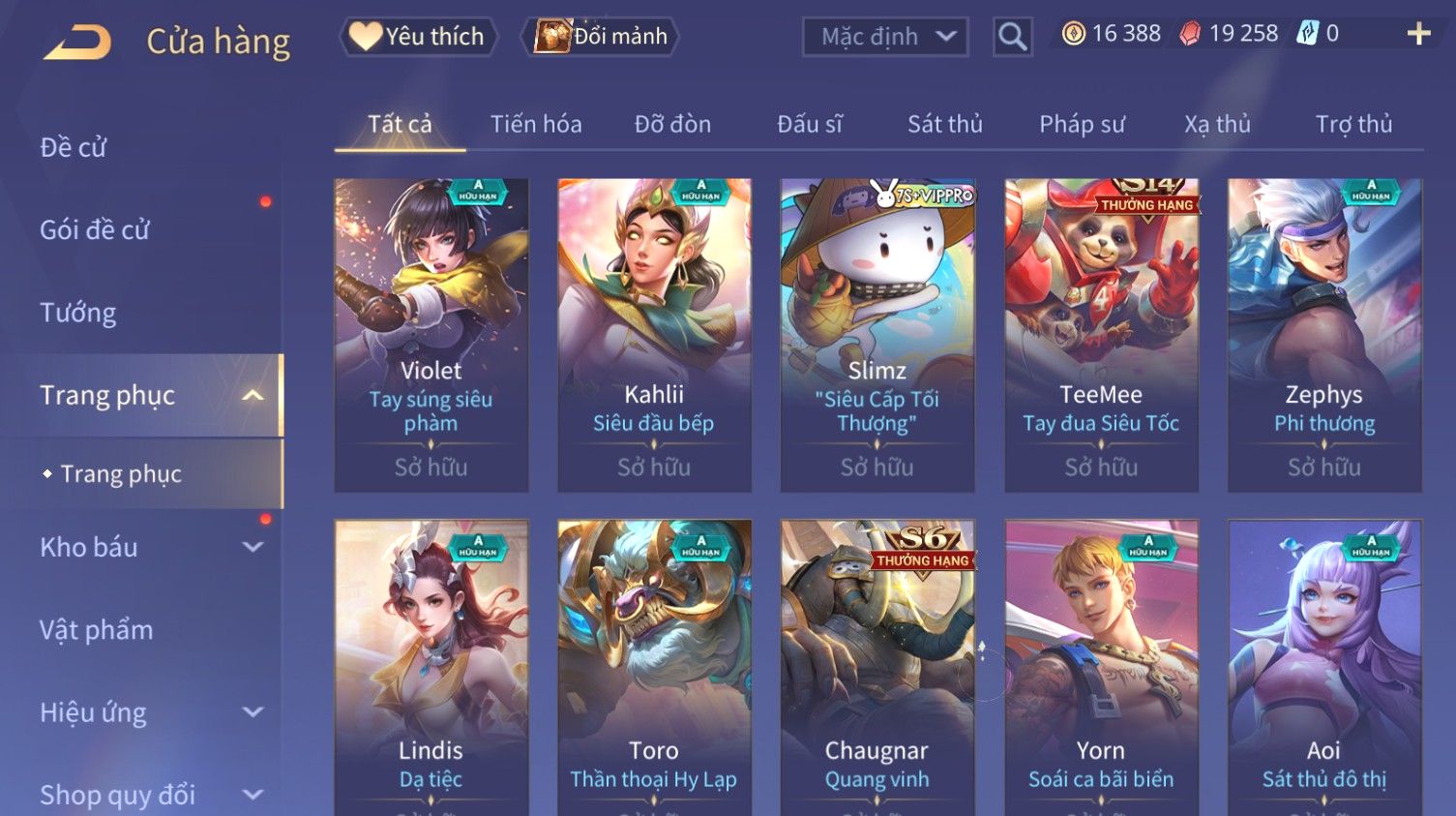Select the Violet Tay súng siêu phàm skin

click(431, 334)
